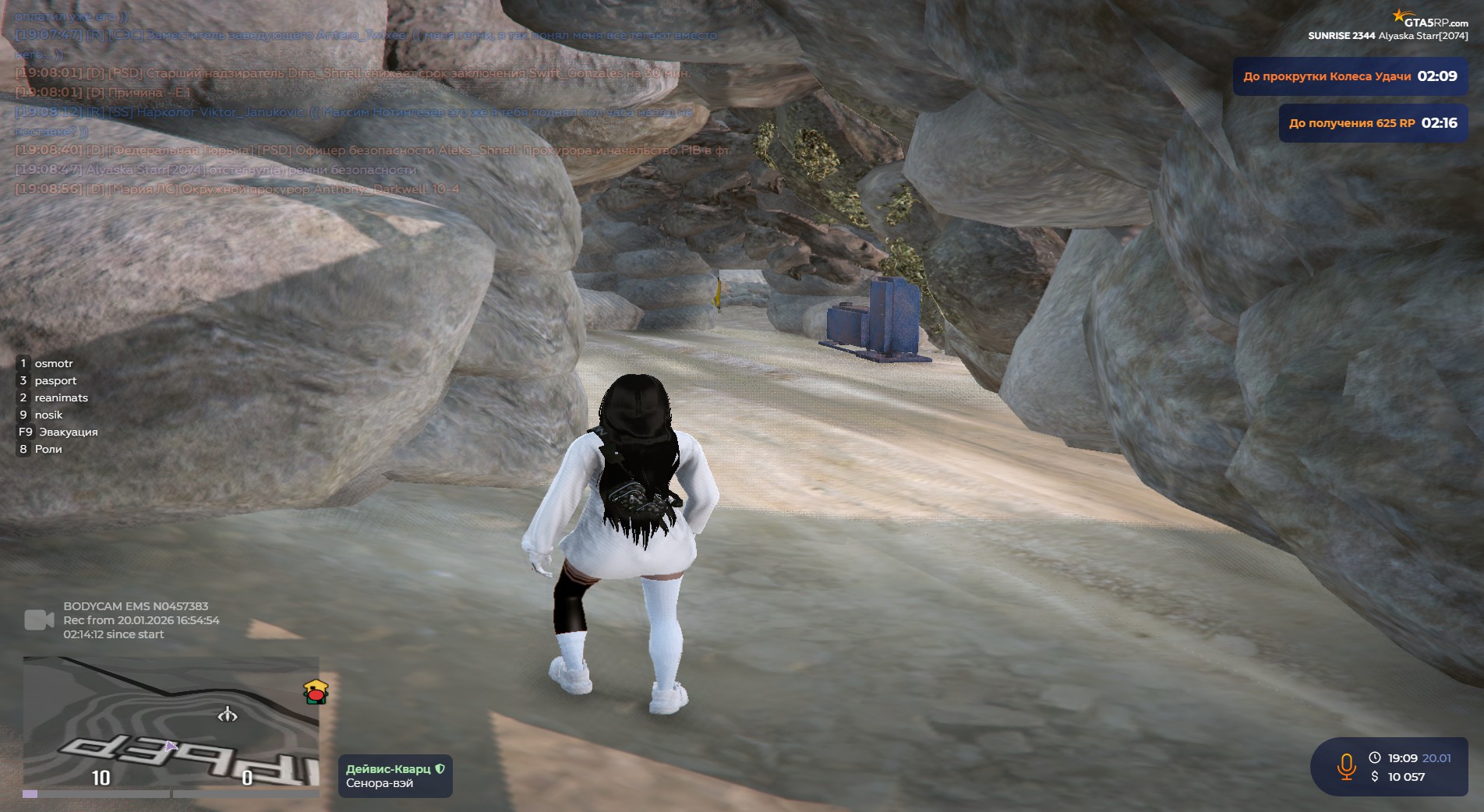The height and width of the screenshot is (812, 1484).
Task: Select the yellow house marker on the minimap
Action: click(x=316, y=691)
